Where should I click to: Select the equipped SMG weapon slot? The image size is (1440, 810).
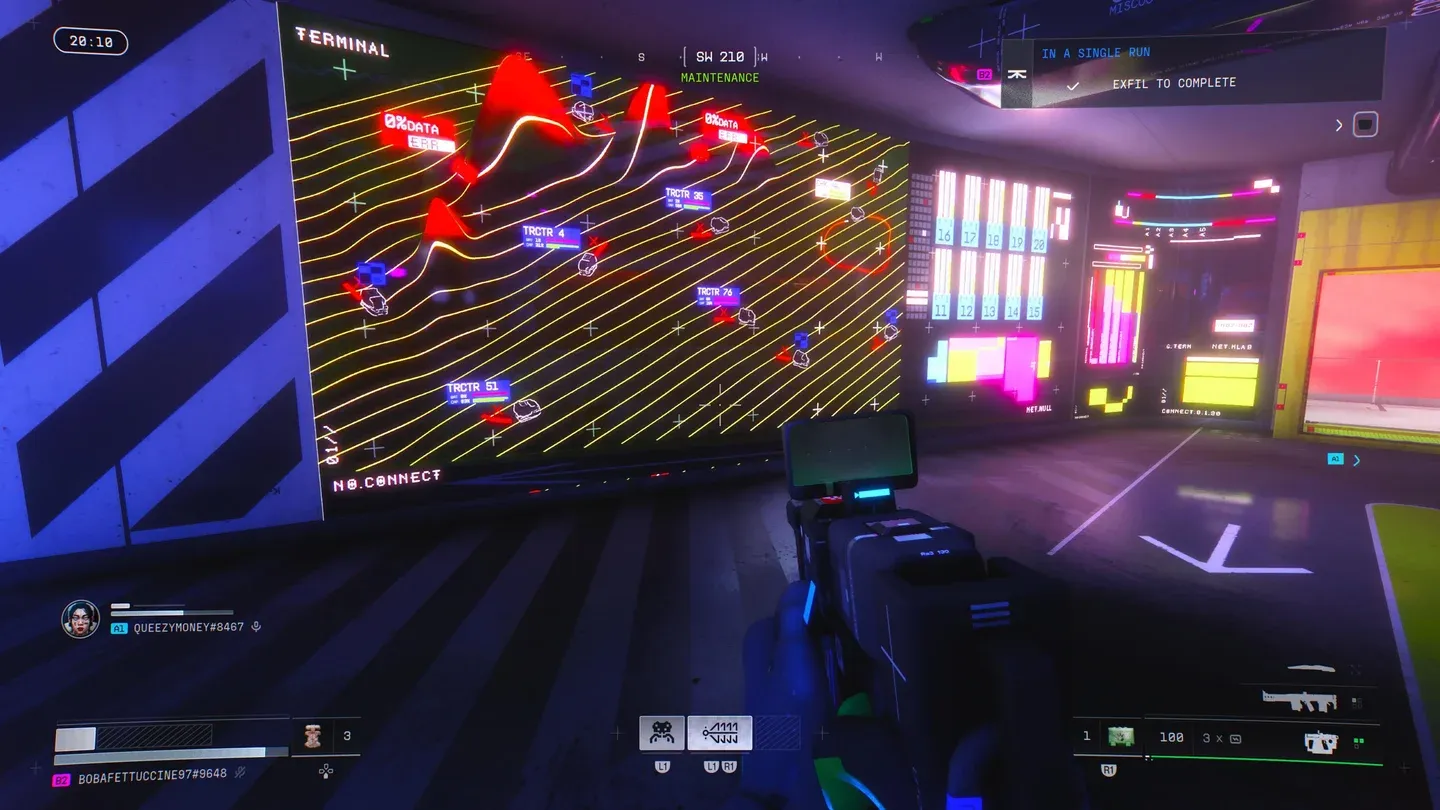pos(1321,741)
